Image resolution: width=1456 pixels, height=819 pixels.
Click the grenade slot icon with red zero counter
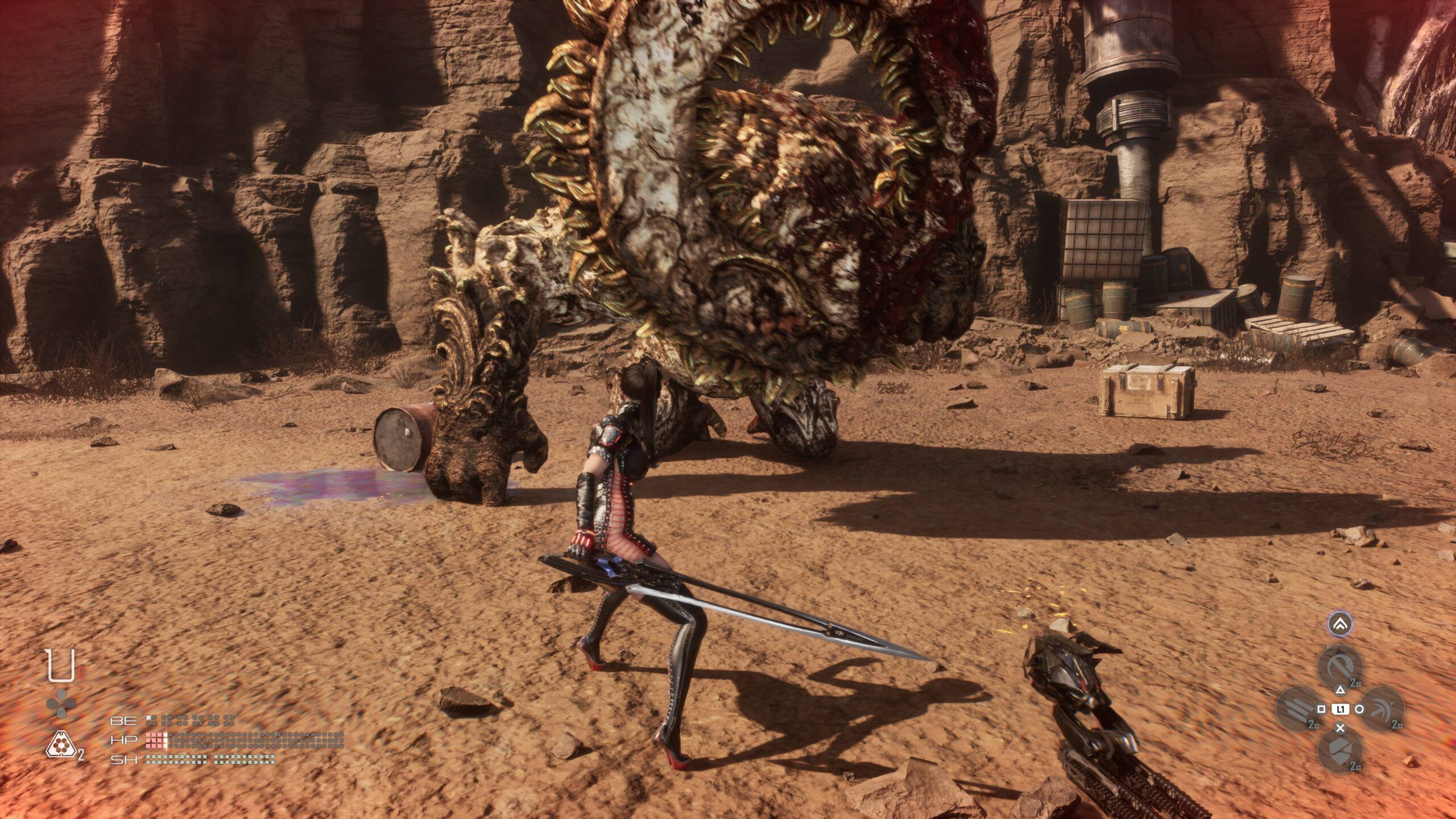coord(61,664)
